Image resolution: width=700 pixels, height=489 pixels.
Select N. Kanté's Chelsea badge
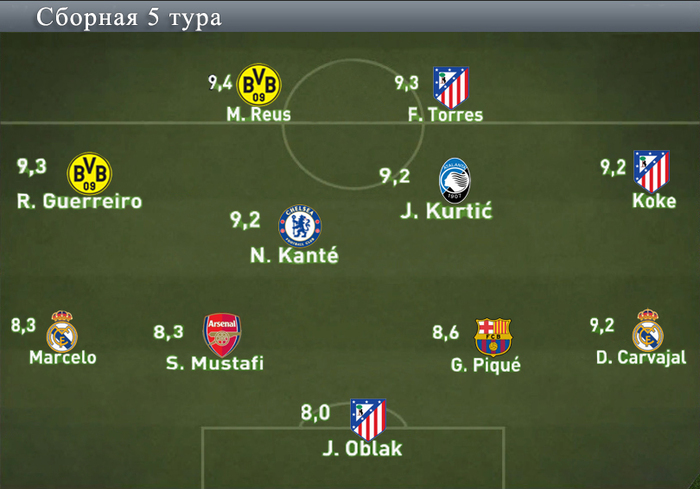[x=300, y=225]
